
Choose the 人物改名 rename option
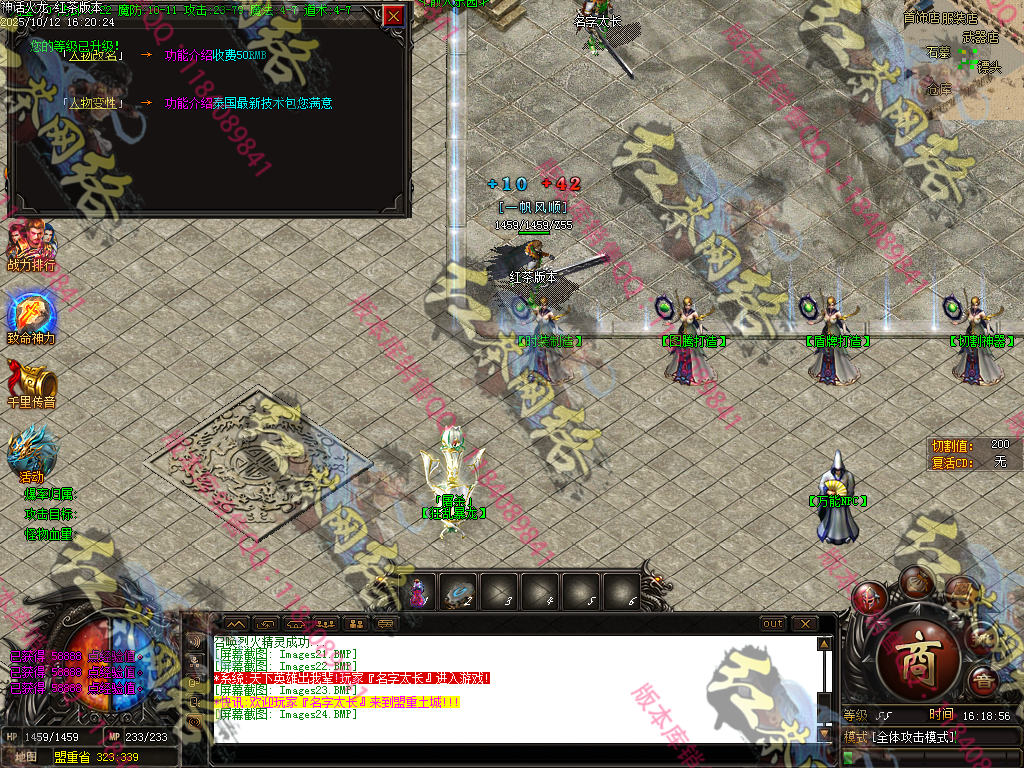tap(92, 55)
